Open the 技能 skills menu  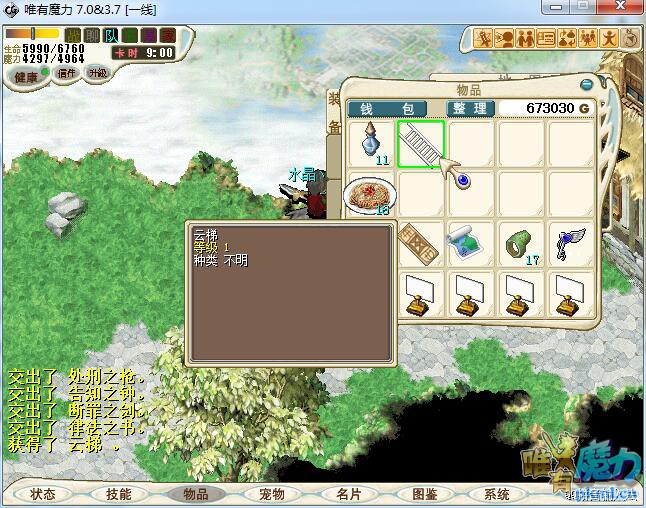point(119,494)
